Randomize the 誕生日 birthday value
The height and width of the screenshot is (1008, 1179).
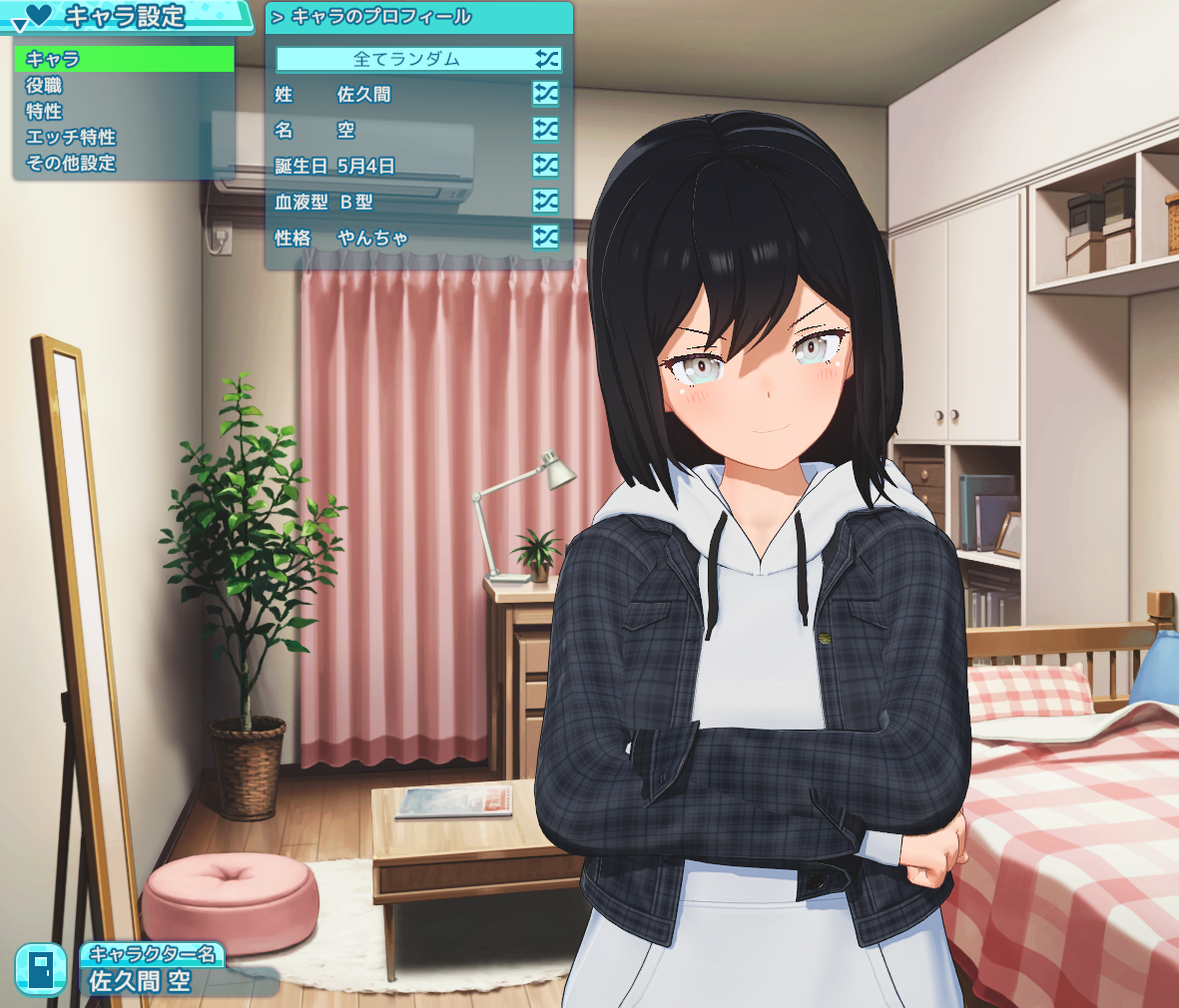click(546, 166)
